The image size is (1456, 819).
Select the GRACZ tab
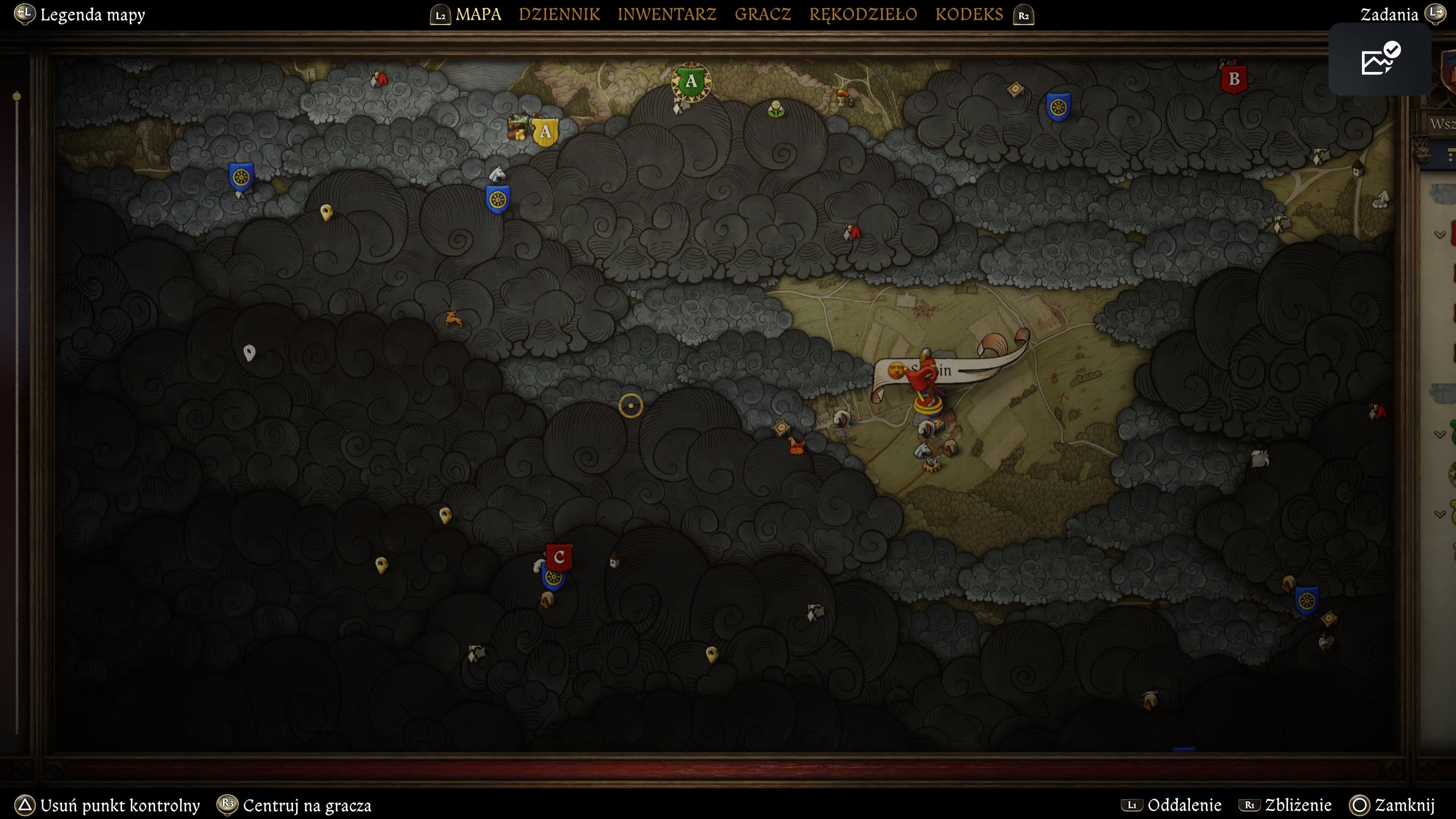(763, 14)
